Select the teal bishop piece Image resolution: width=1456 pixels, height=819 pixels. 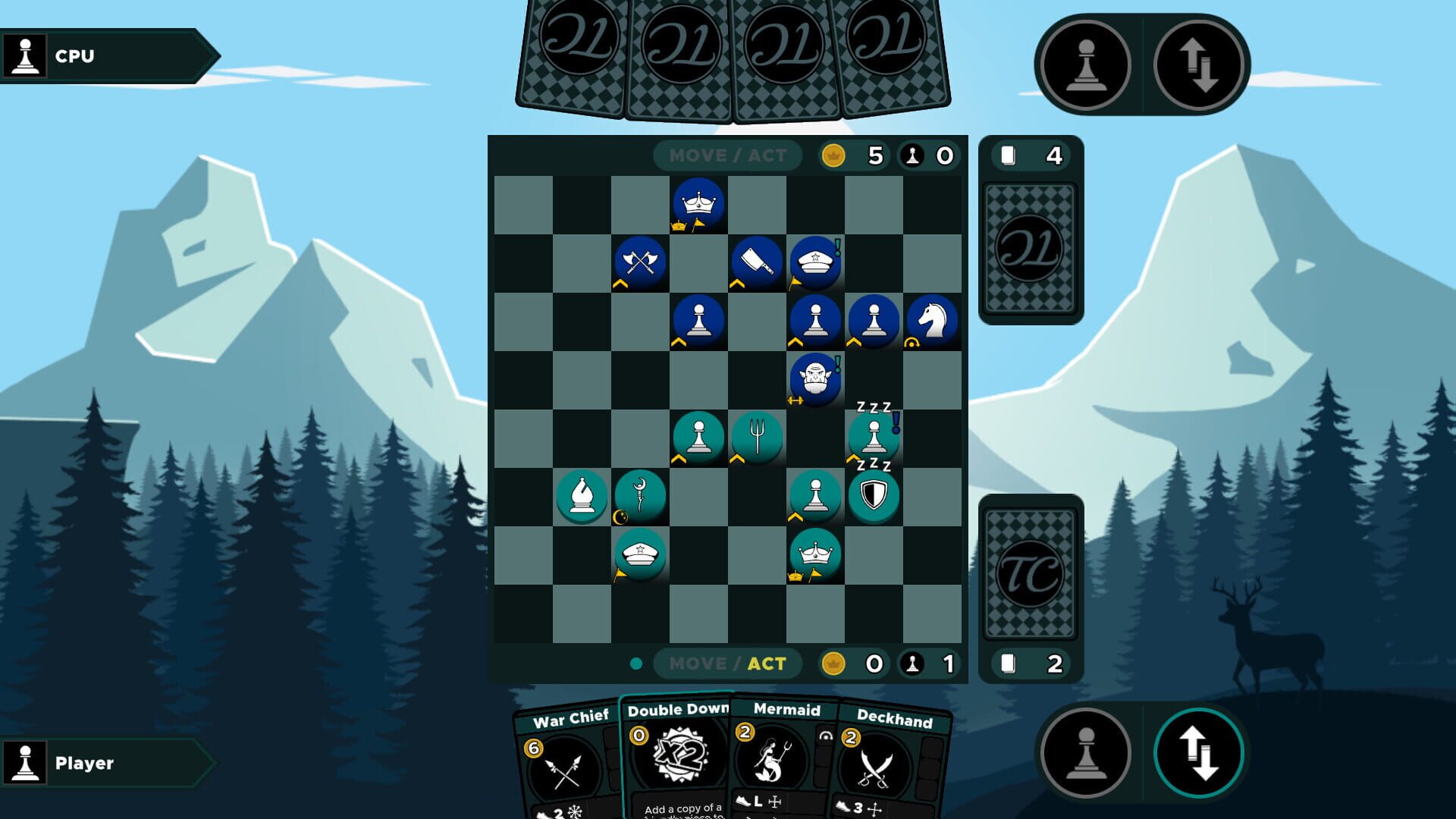pos(582,494)
